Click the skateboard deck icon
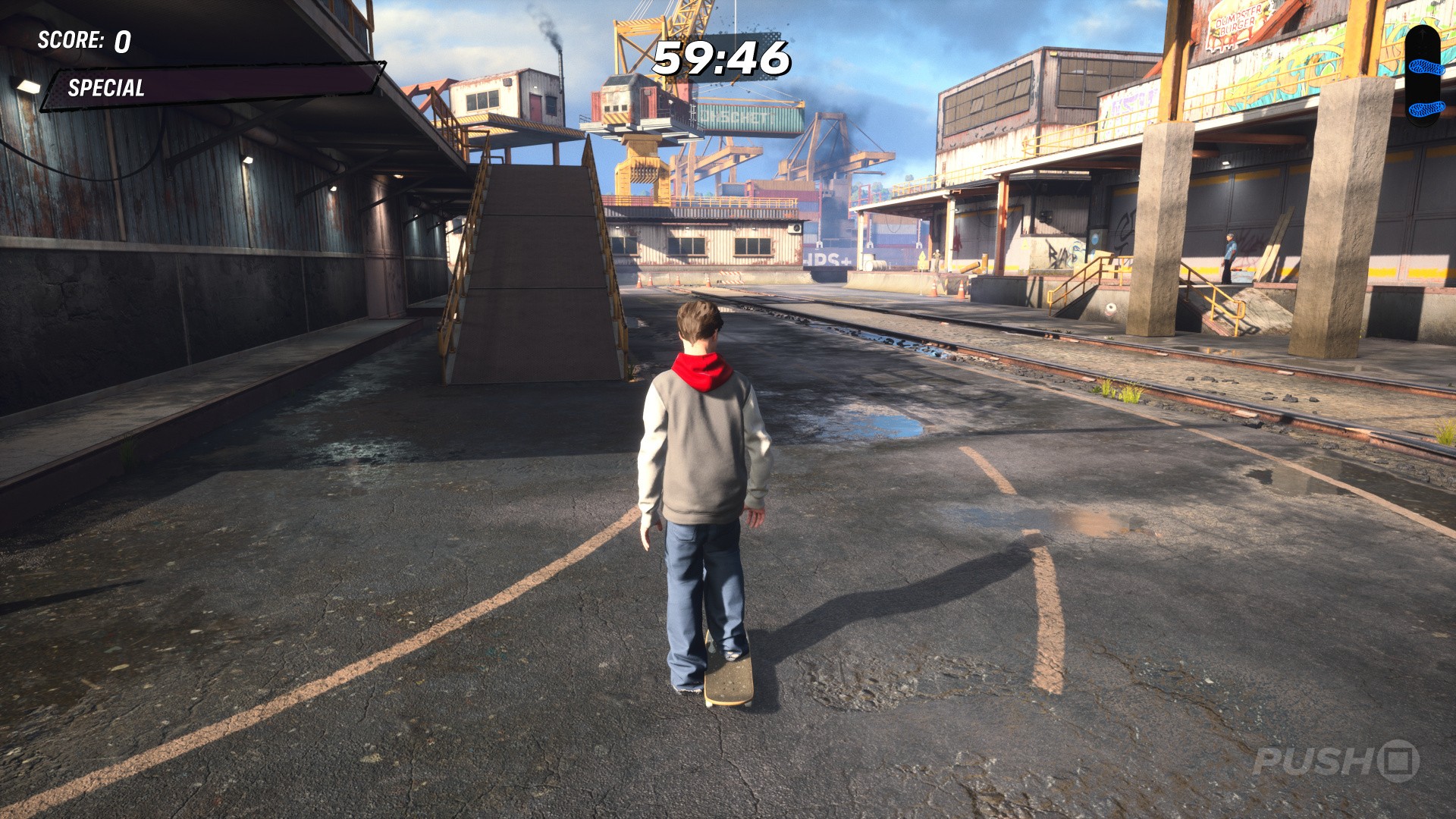The image size is (1456, 819). 1422,76
